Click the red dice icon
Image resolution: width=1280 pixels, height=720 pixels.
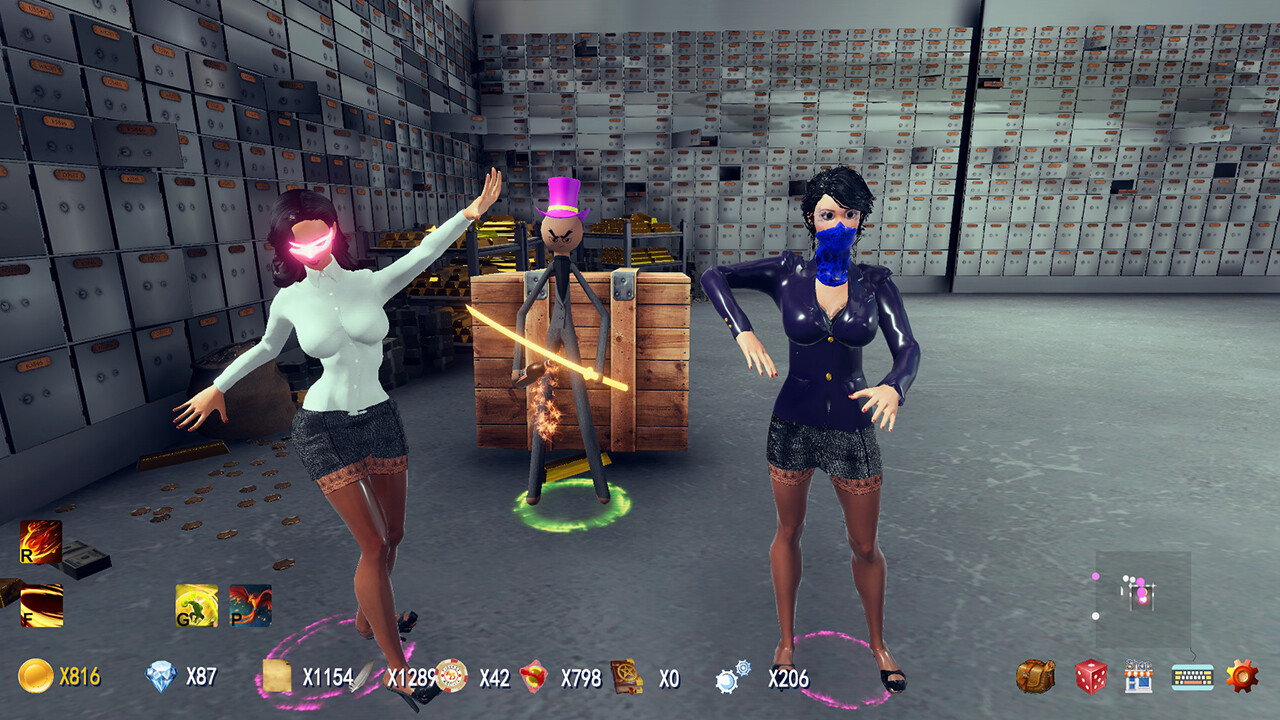pyautogui.click(x=1090, y=676)
